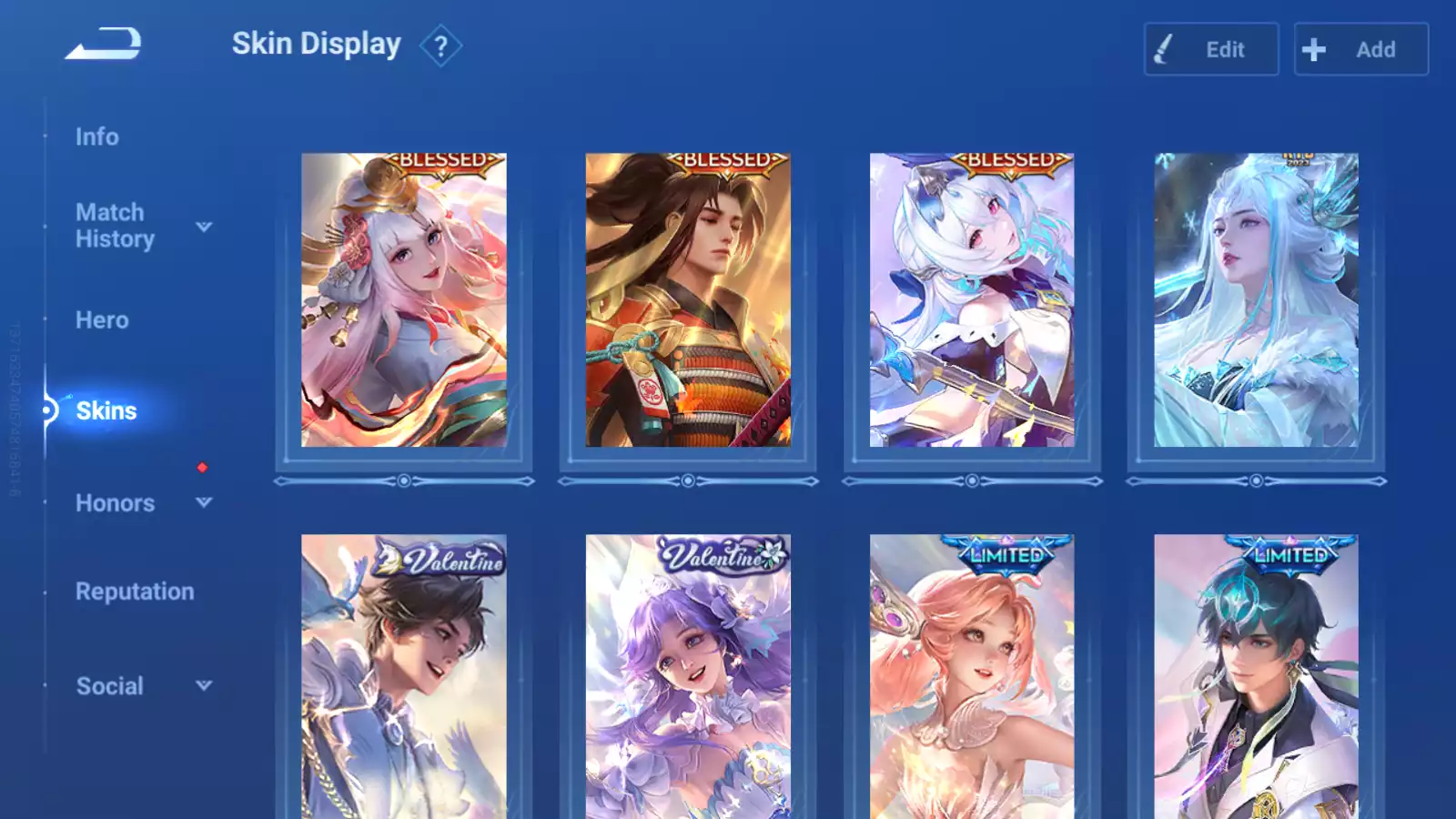Select the Skins tab

pyautogui.click(x=106, y=410)
